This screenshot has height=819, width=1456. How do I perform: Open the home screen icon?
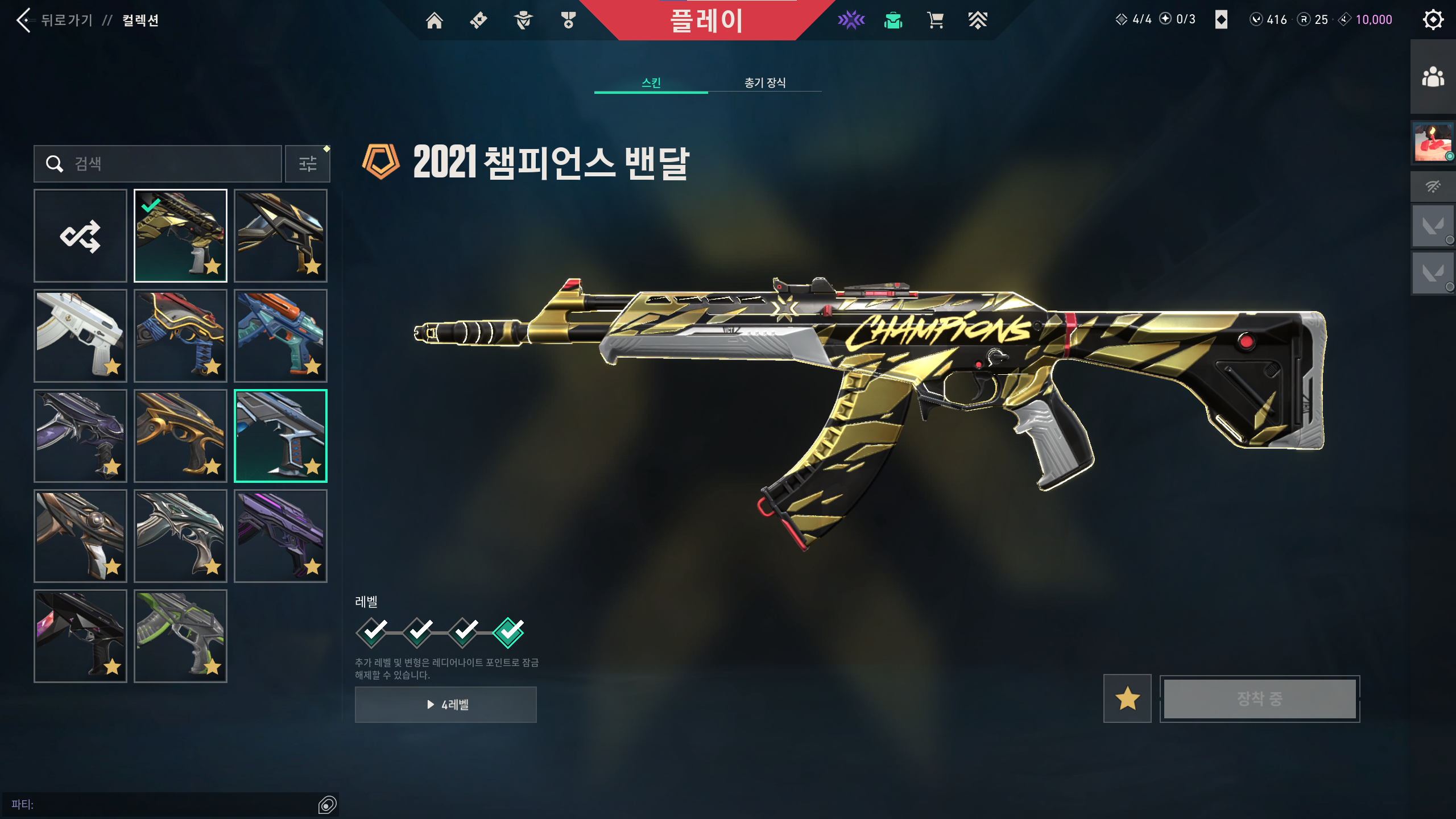point(435,20)
